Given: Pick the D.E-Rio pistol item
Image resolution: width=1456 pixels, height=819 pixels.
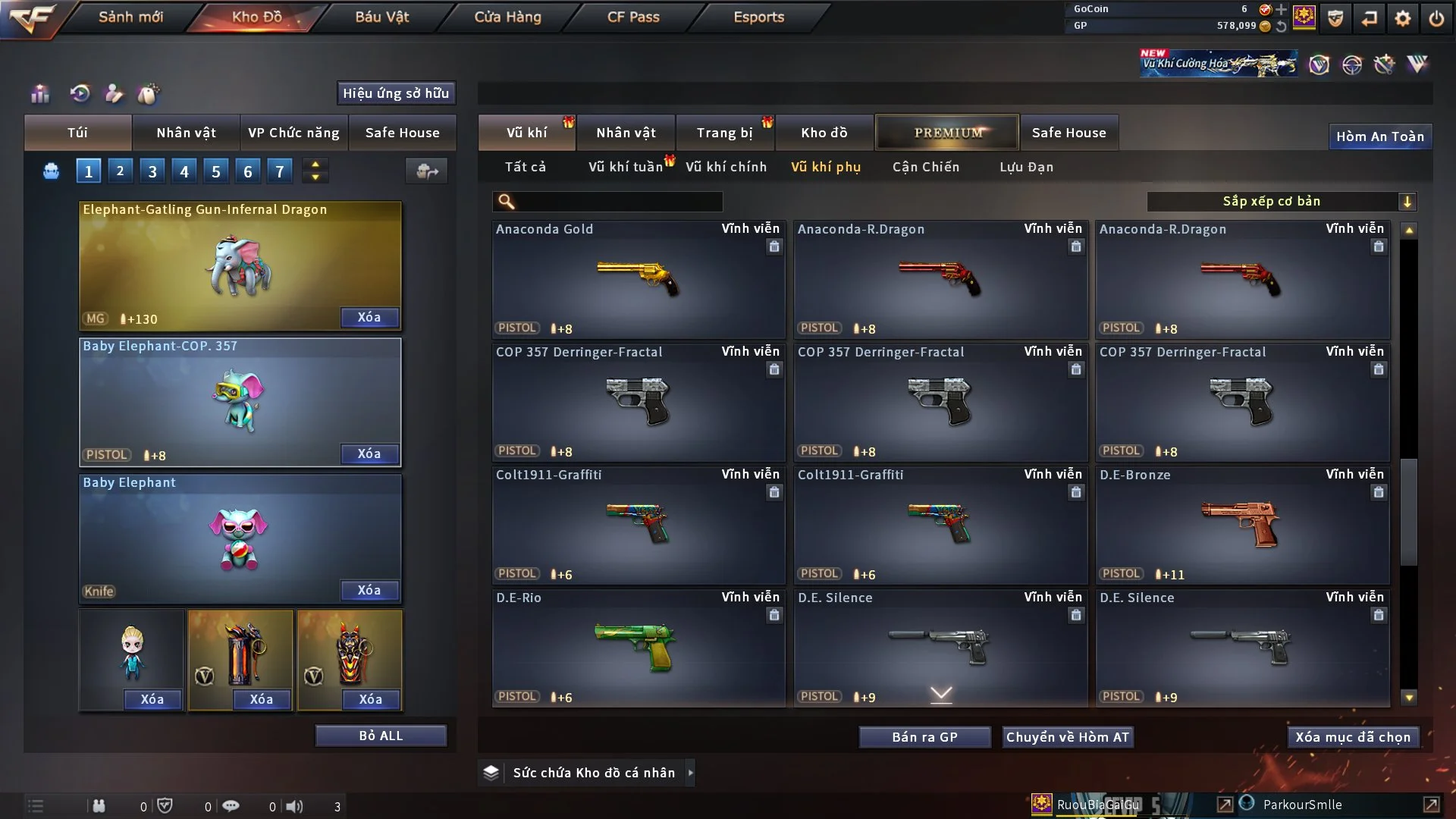Looking at the screenshot, I should click(638, 648).
